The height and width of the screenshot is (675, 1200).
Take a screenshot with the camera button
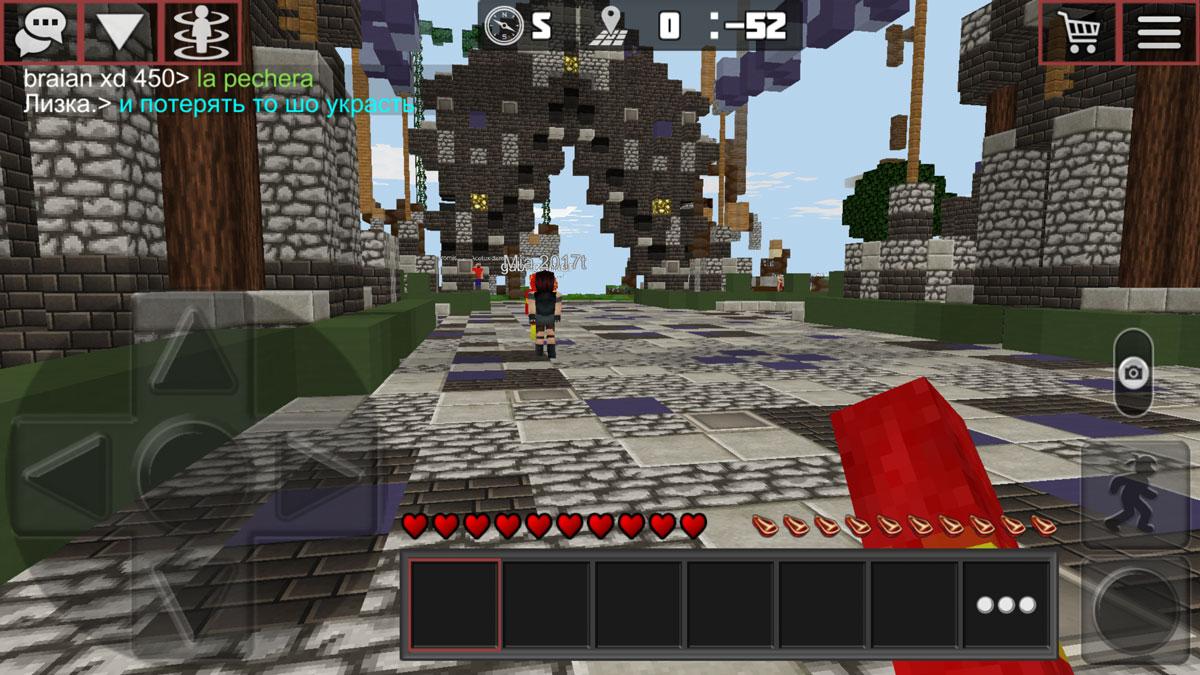click(1133, 374)
